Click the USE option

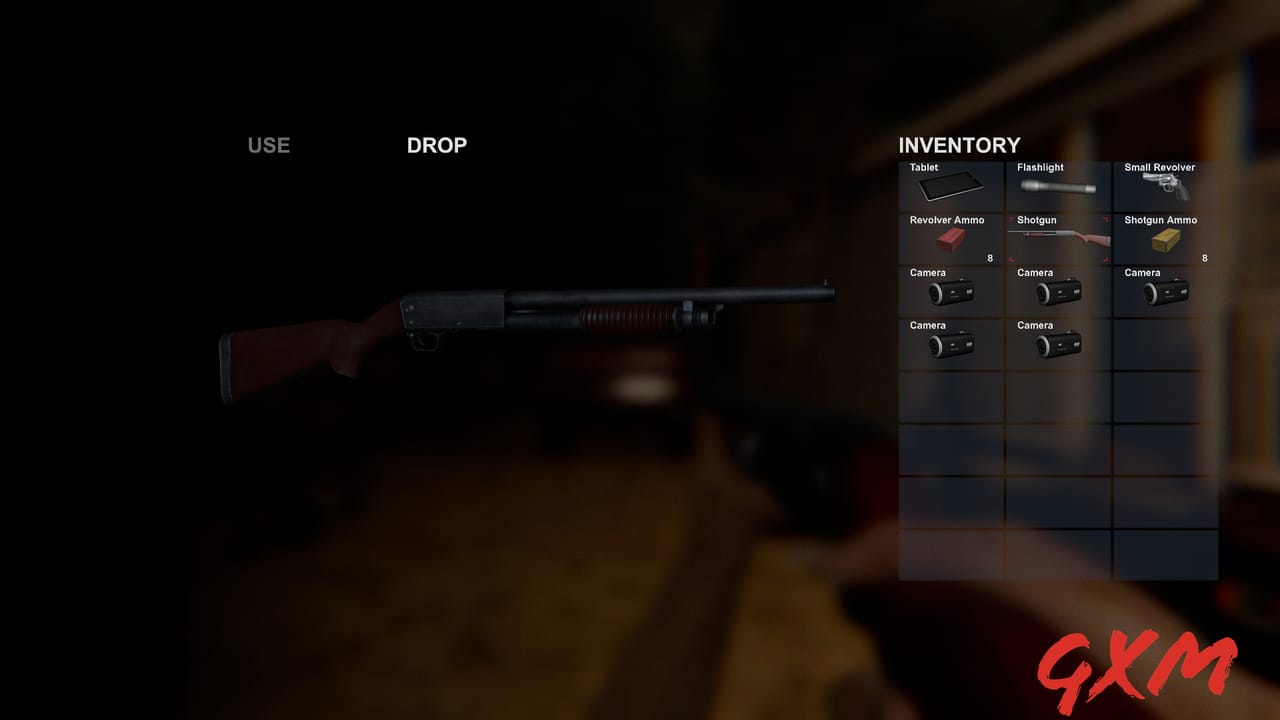(267, 145)
